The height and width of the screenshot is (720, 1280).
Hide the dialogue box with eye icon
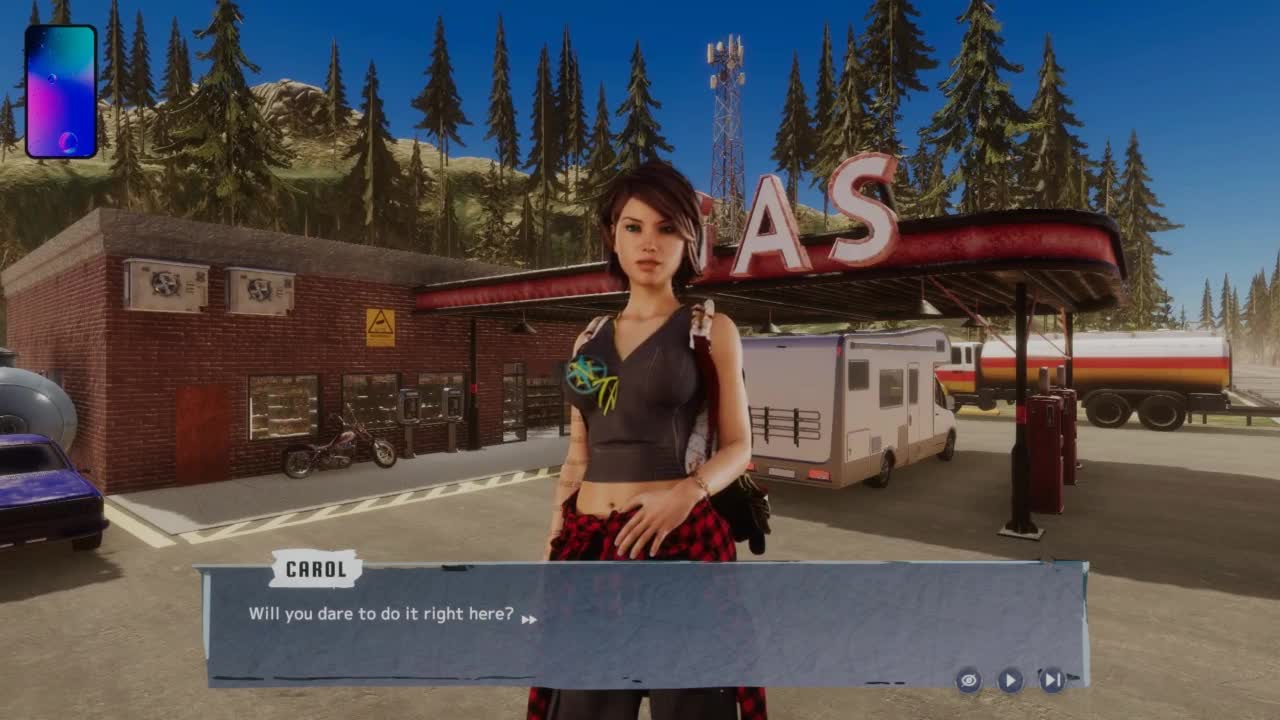pos(968,681)
